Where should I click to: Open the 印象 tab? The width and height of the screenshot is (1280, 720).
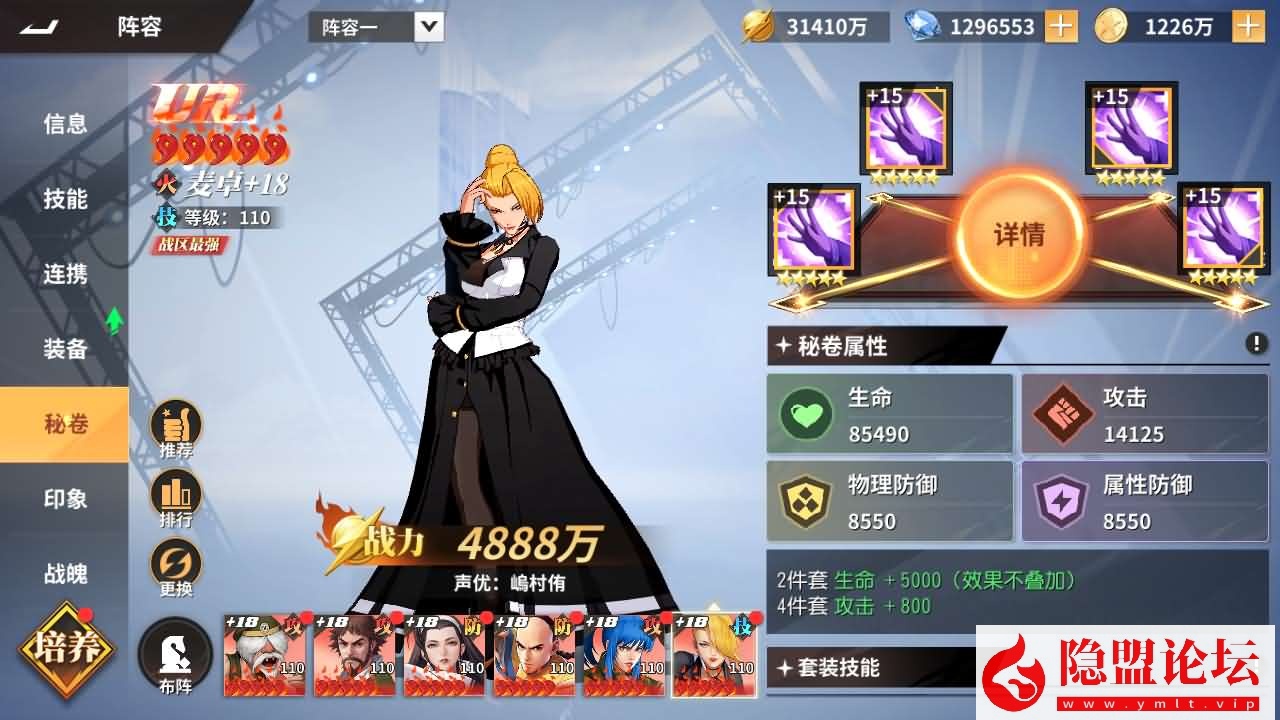[x=63, y=499]
